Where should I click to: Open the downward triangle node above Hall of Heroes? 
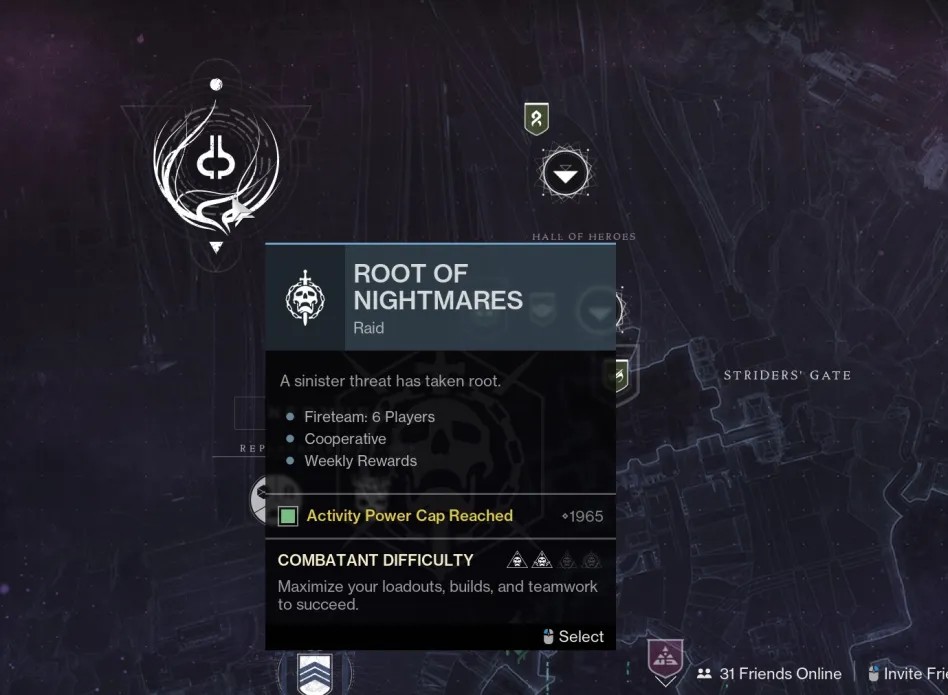coord(565,176)
